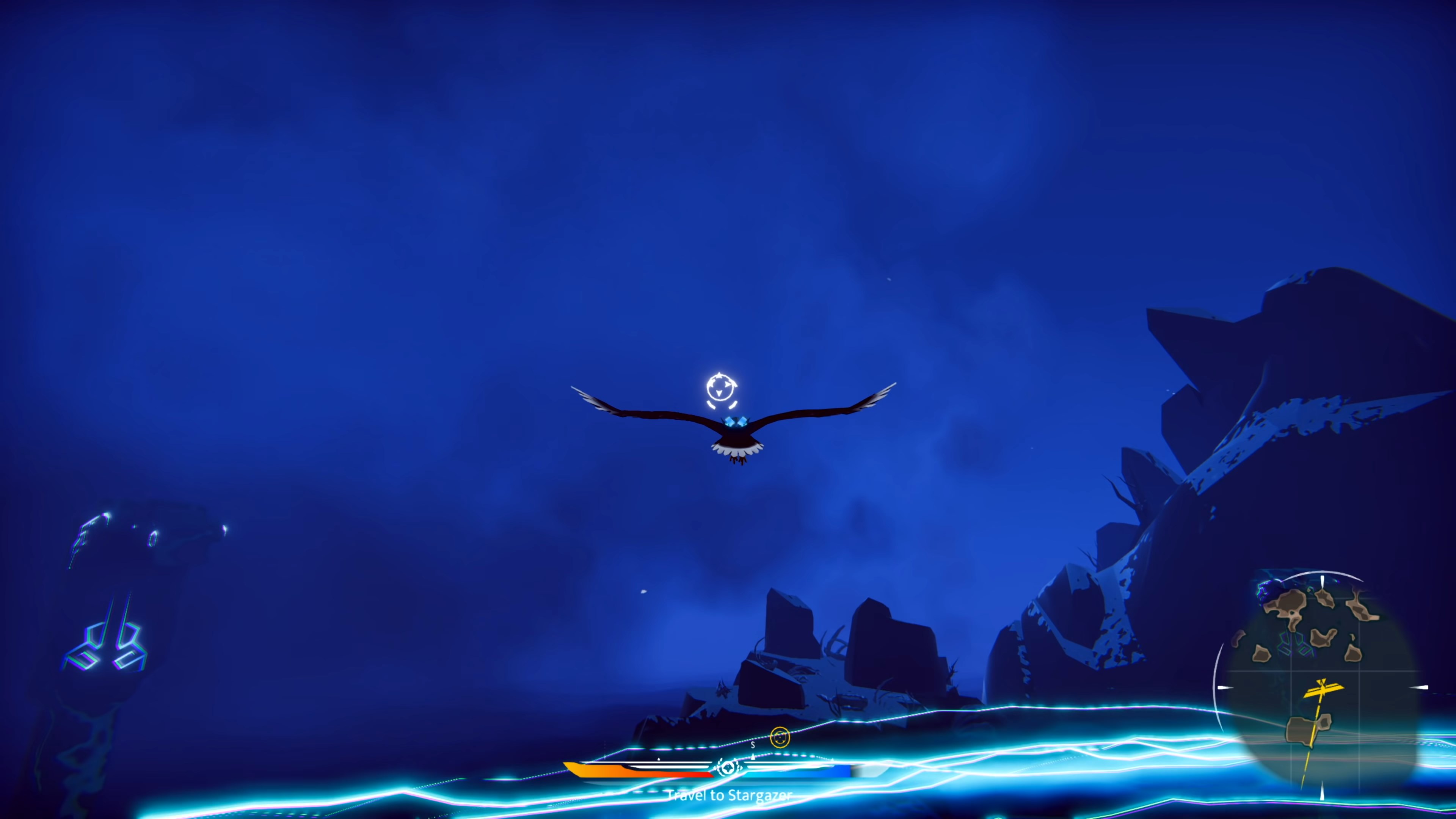The image size is (1456, 819).
Task: Open the bottom tick on the minimap circle
Action: 1322,790
